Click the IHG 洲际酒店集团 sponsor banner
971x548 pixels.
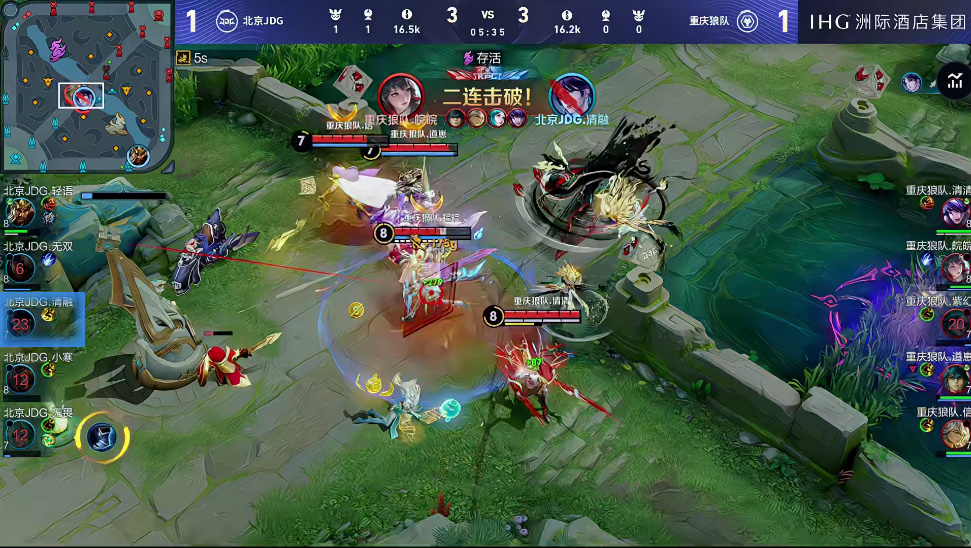885,21
